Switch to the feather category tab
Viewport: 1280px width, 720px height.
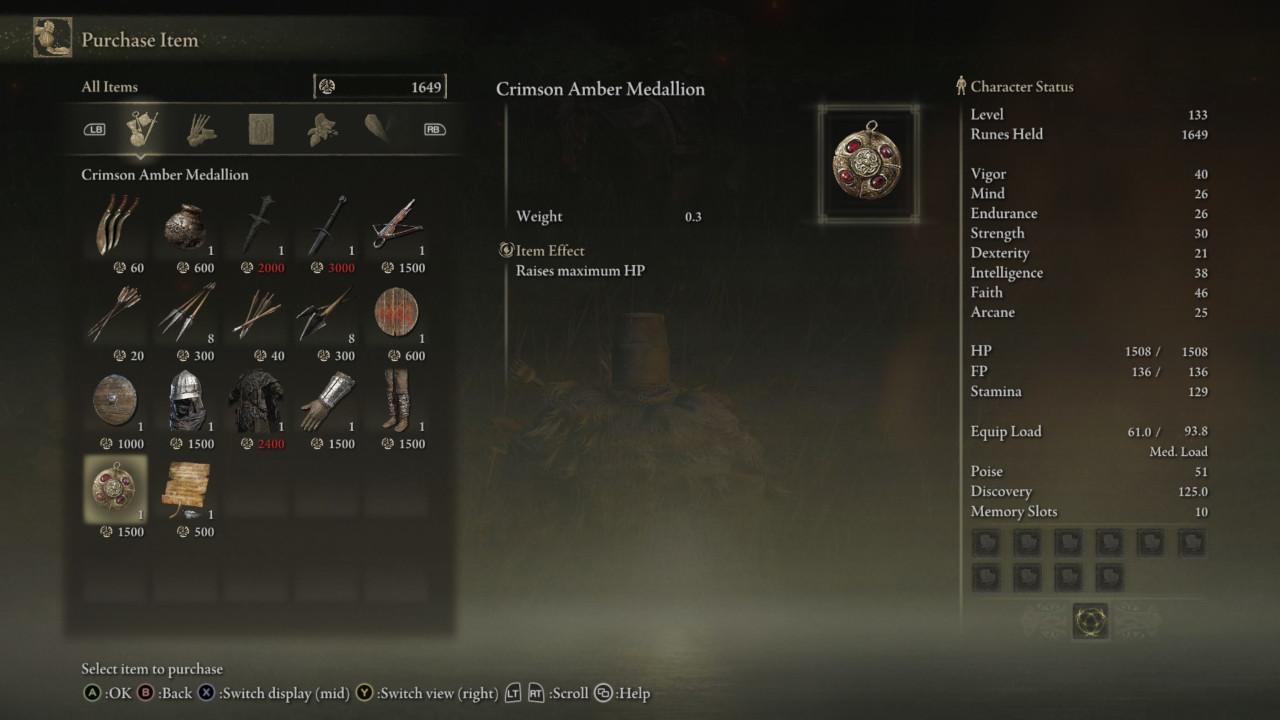[378, 129]
